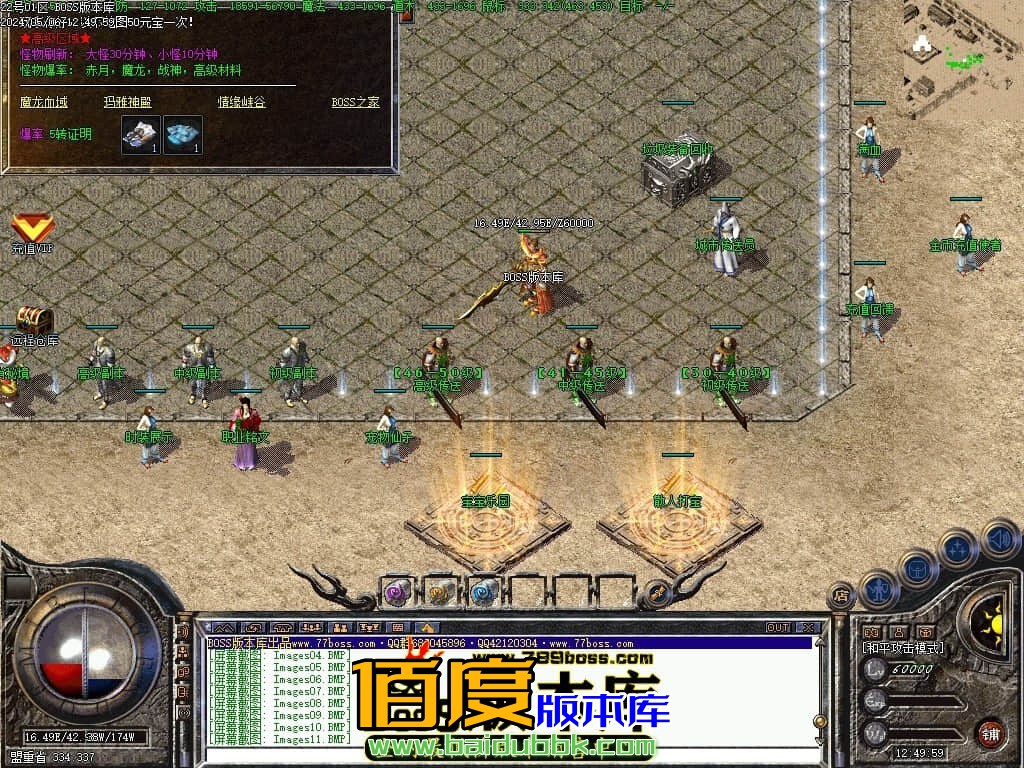The width and height of the screenshot is (1024, 768).
Task: Toggle sound with the speaker button
Action: tap(998, 540)
